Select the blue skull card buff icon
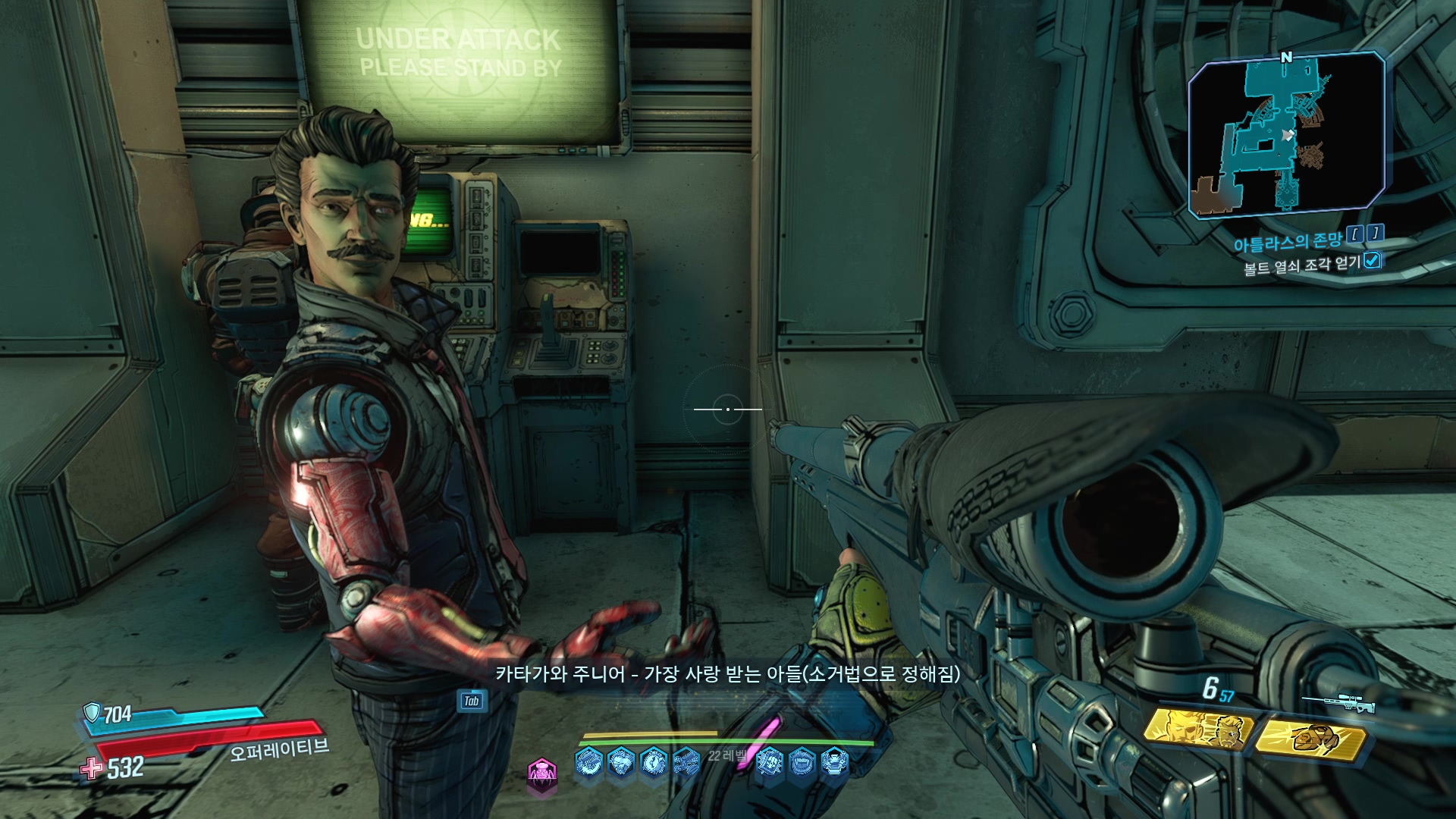The image size is (1456, 819). click(770, 761)
